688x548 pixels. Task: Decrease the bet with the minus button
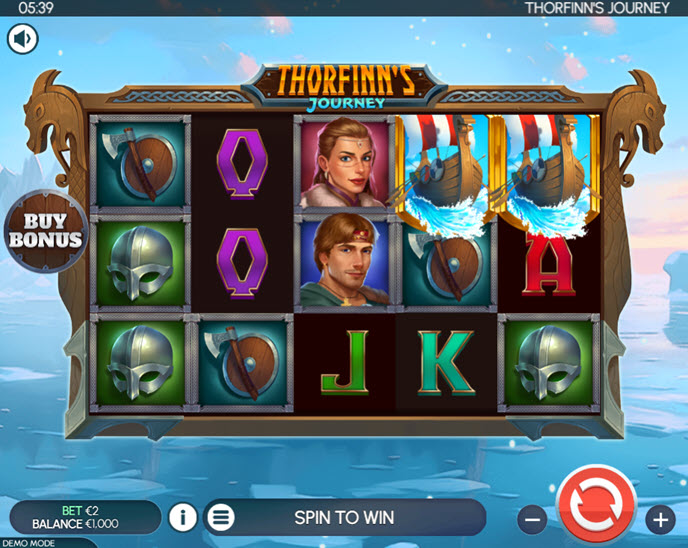533,518
